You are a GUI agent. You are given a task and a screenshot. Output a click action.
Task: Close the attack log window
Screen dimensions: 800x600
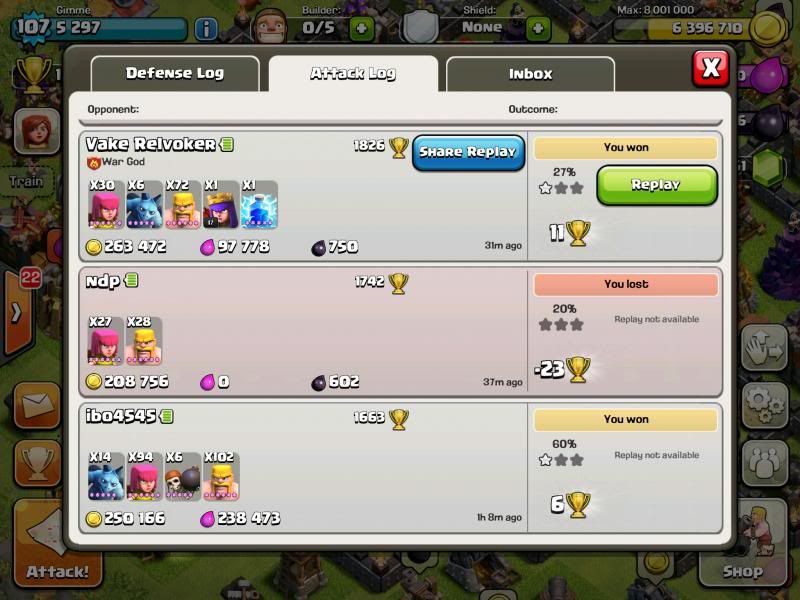click(x=710, y=68)
